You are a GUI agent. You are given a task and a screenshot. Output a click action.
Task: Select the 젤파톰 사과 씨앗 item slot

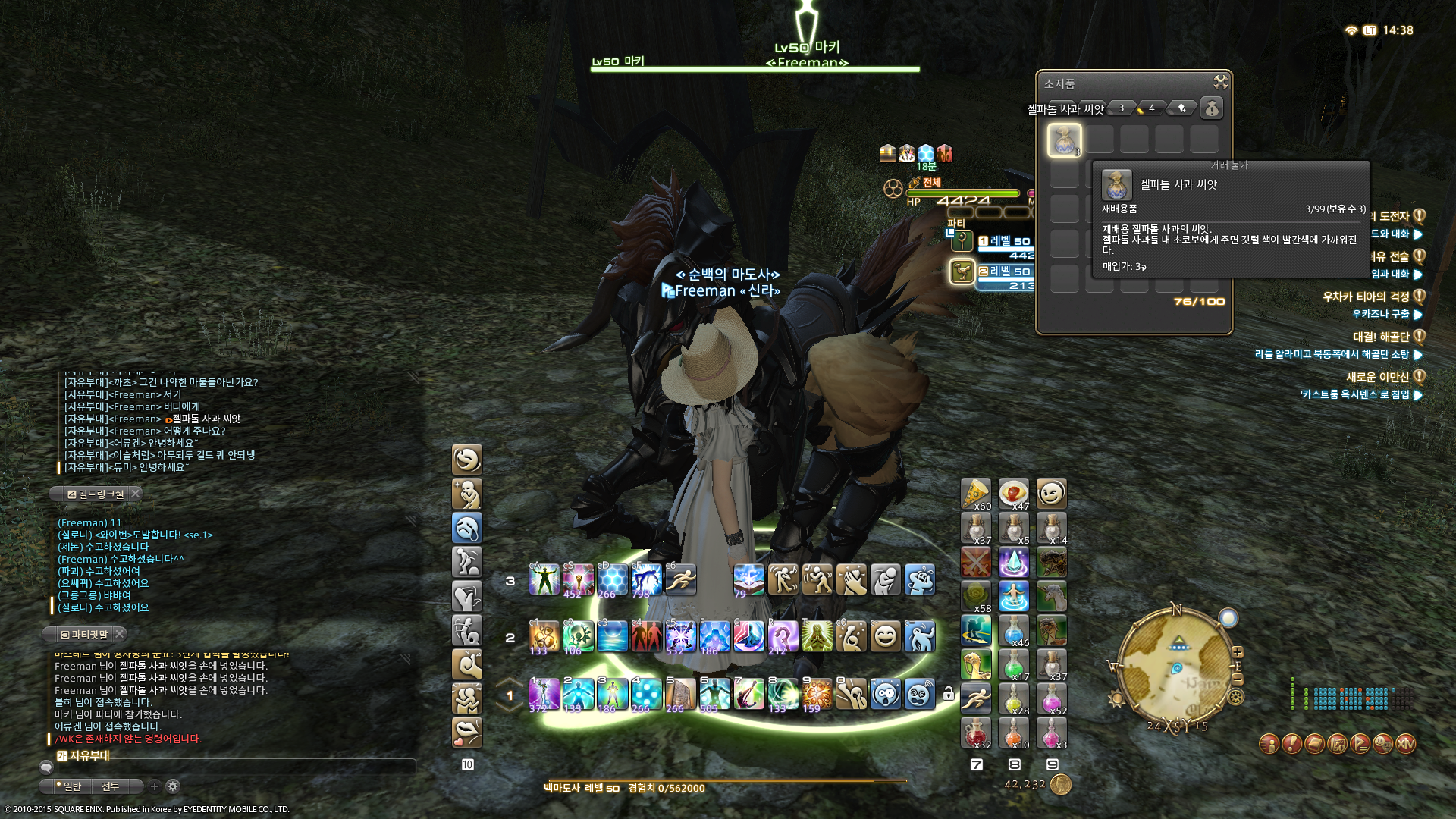(1064, 140)
